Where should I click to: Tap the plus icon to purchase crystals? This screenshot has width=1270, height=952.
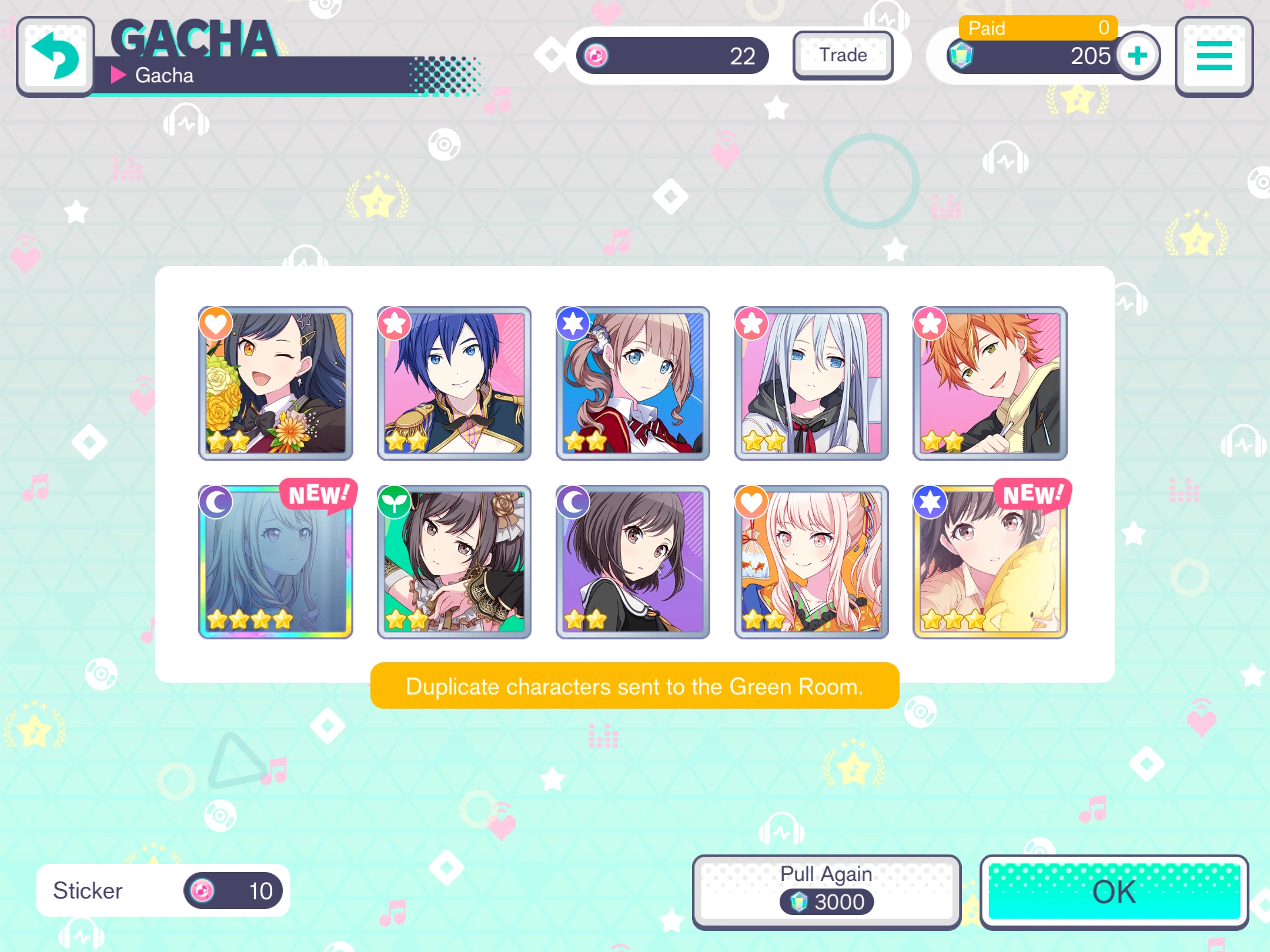(x=1137, y=55)
